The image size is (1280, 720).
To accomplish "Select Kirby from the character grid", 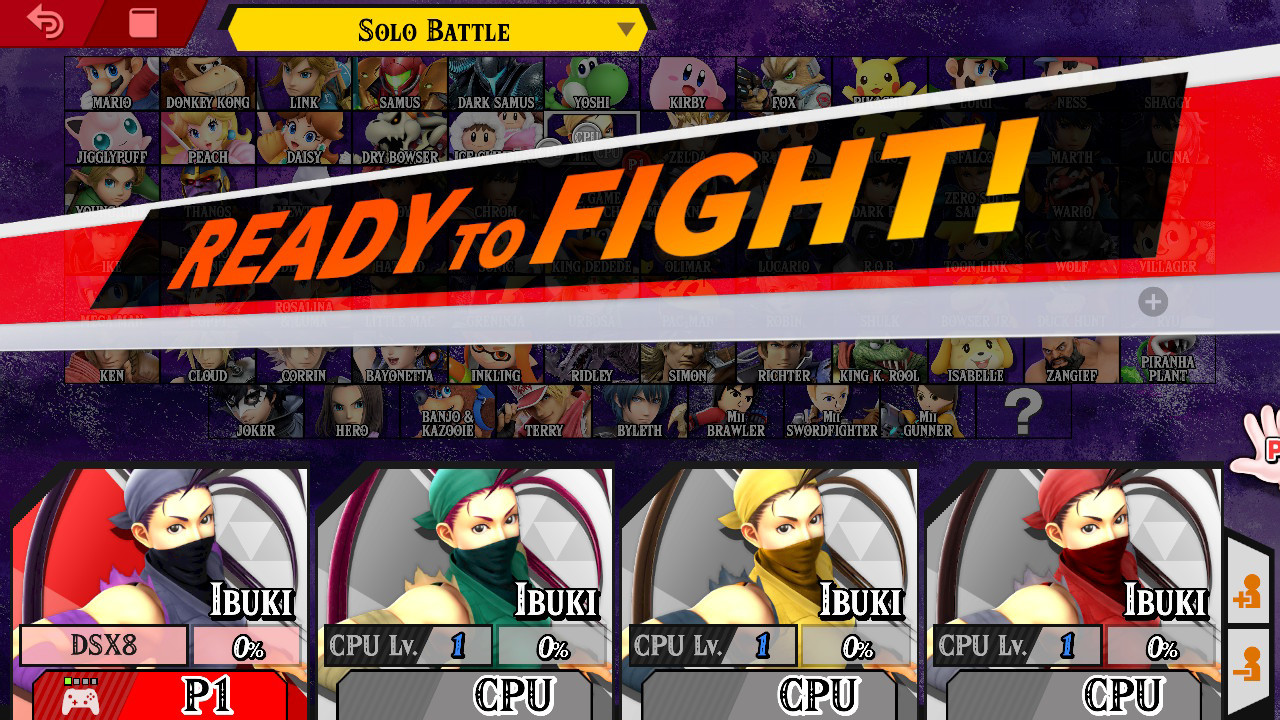I will 688,85.
